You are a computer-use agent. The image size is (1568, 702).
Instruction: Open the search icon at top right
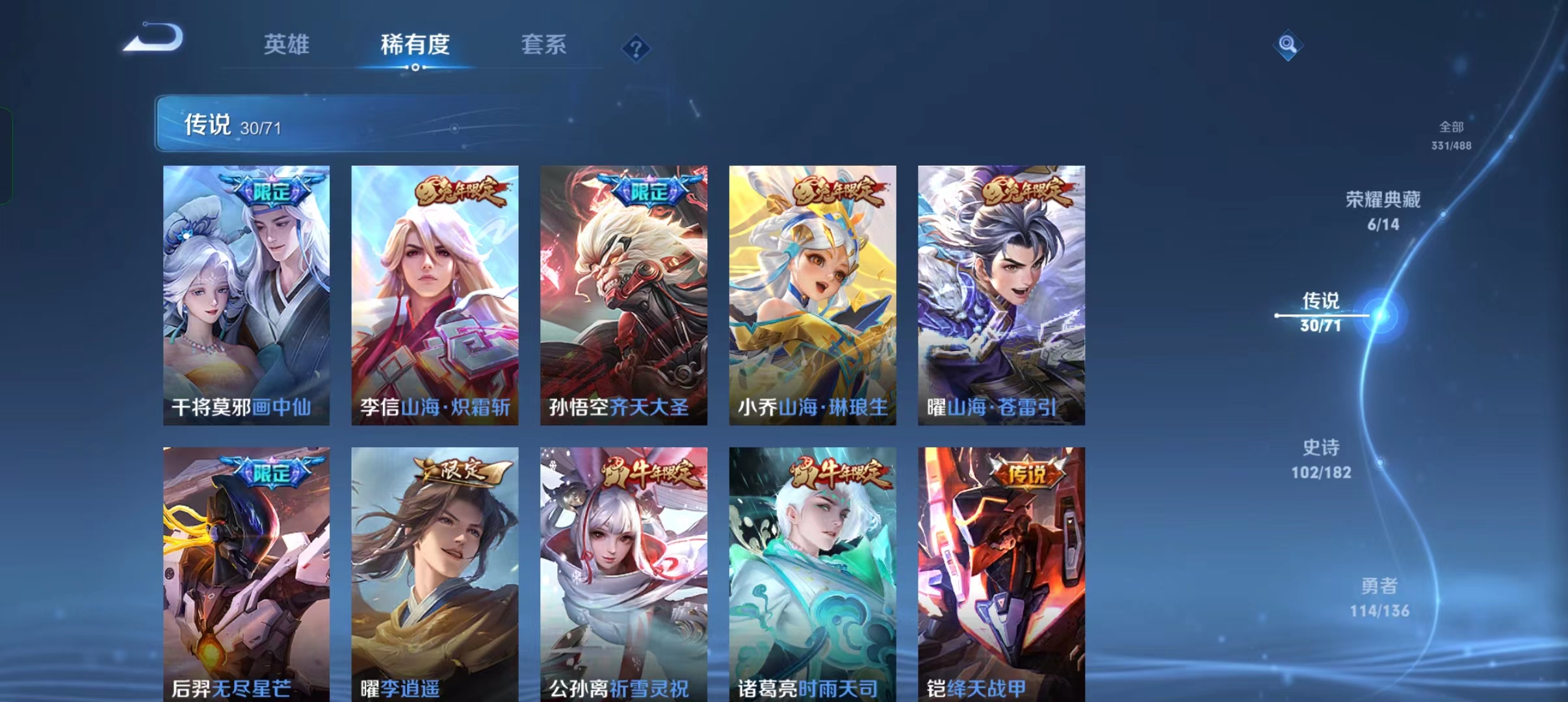[x=1289, y=44]
